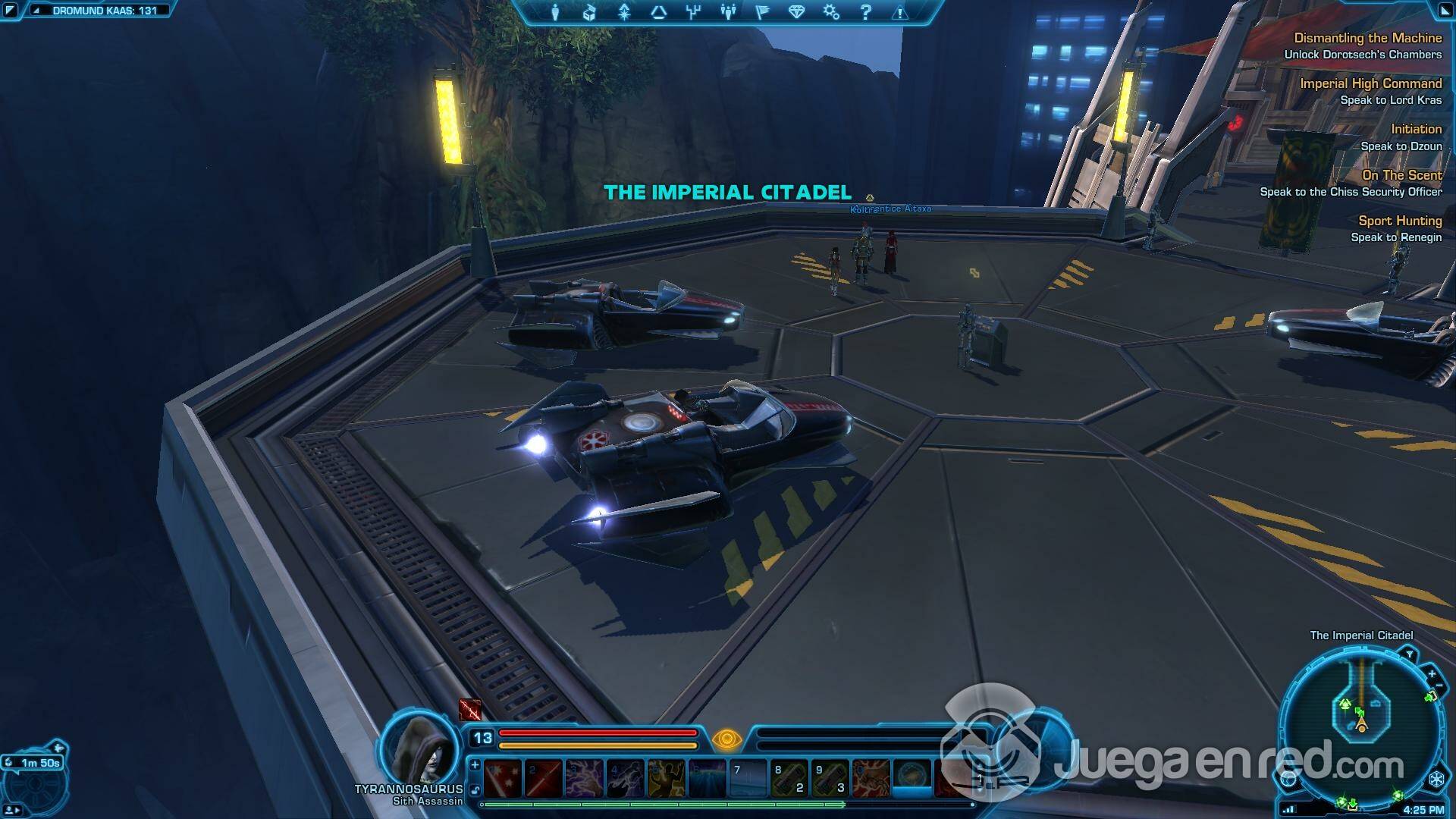Select the Imperial High Command quest entry
The height and width of the screenshot is (819, 1456).
tap(1370, 83)
